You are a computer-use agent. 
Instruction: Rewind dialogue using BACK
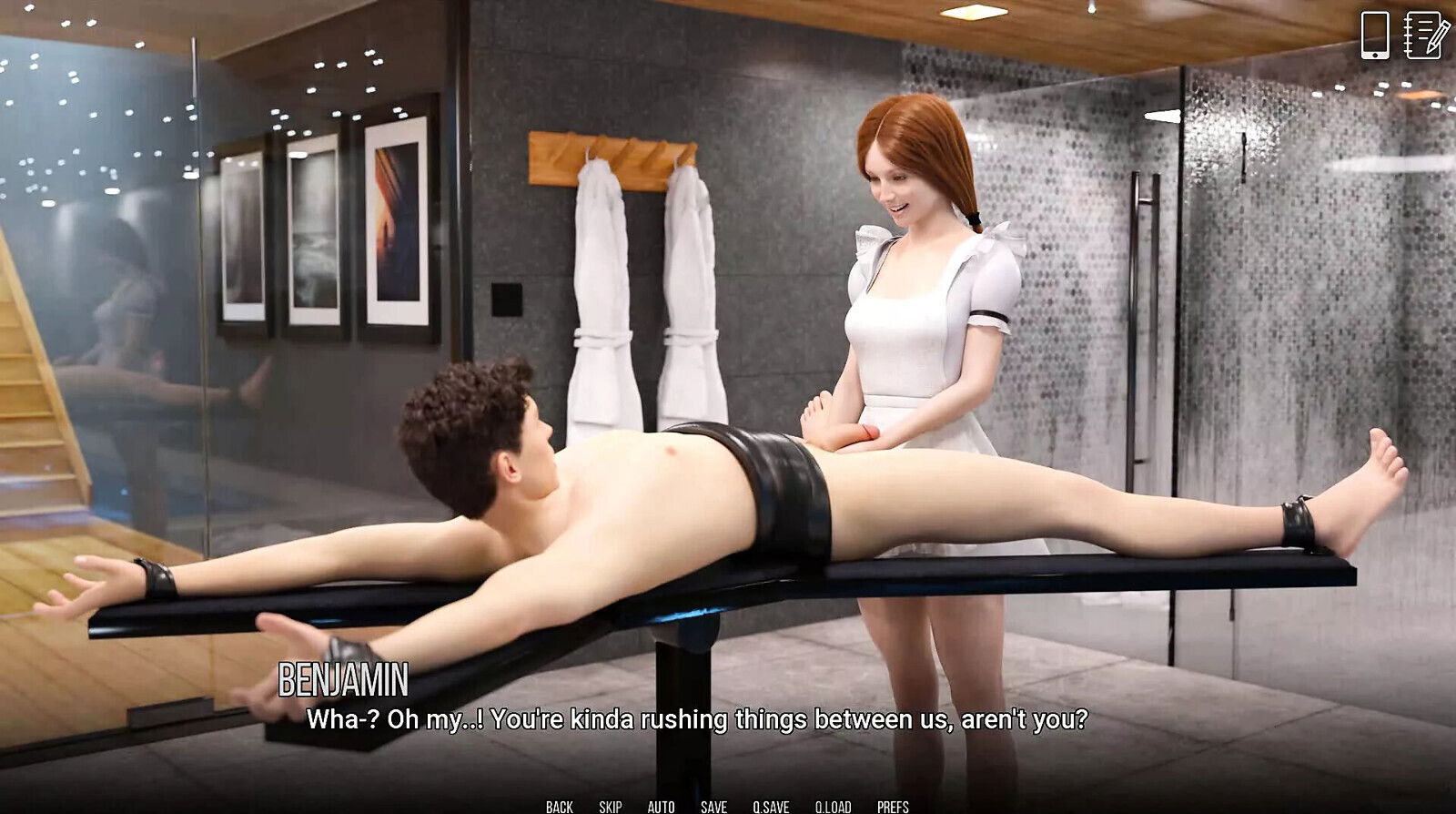558,806
